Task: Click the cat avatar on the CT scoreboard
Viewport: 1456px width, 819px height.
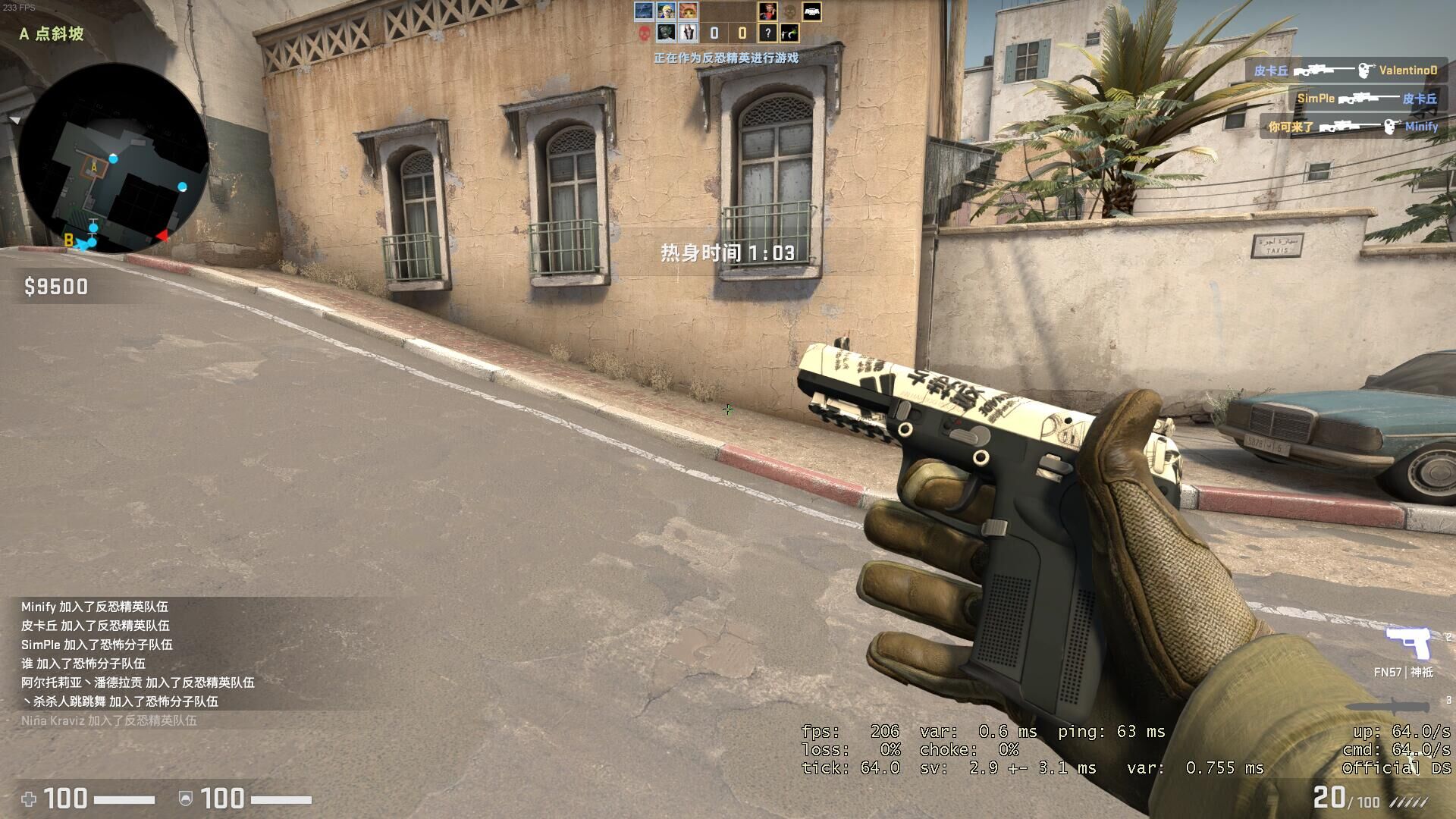Action: click(x=688, y=11)
